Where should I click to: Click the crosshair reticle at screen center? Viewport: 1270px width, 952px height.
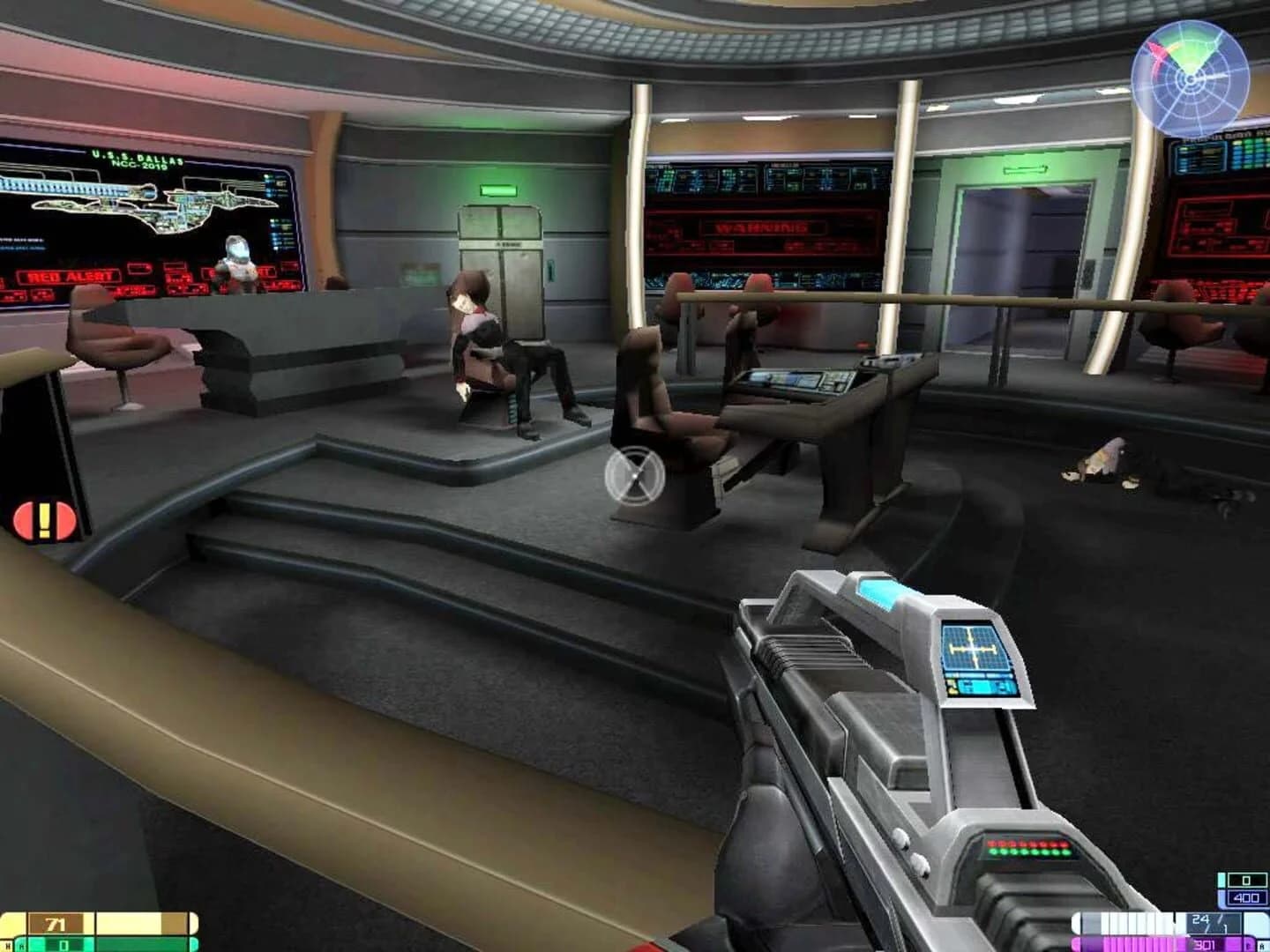coord(633,474)
